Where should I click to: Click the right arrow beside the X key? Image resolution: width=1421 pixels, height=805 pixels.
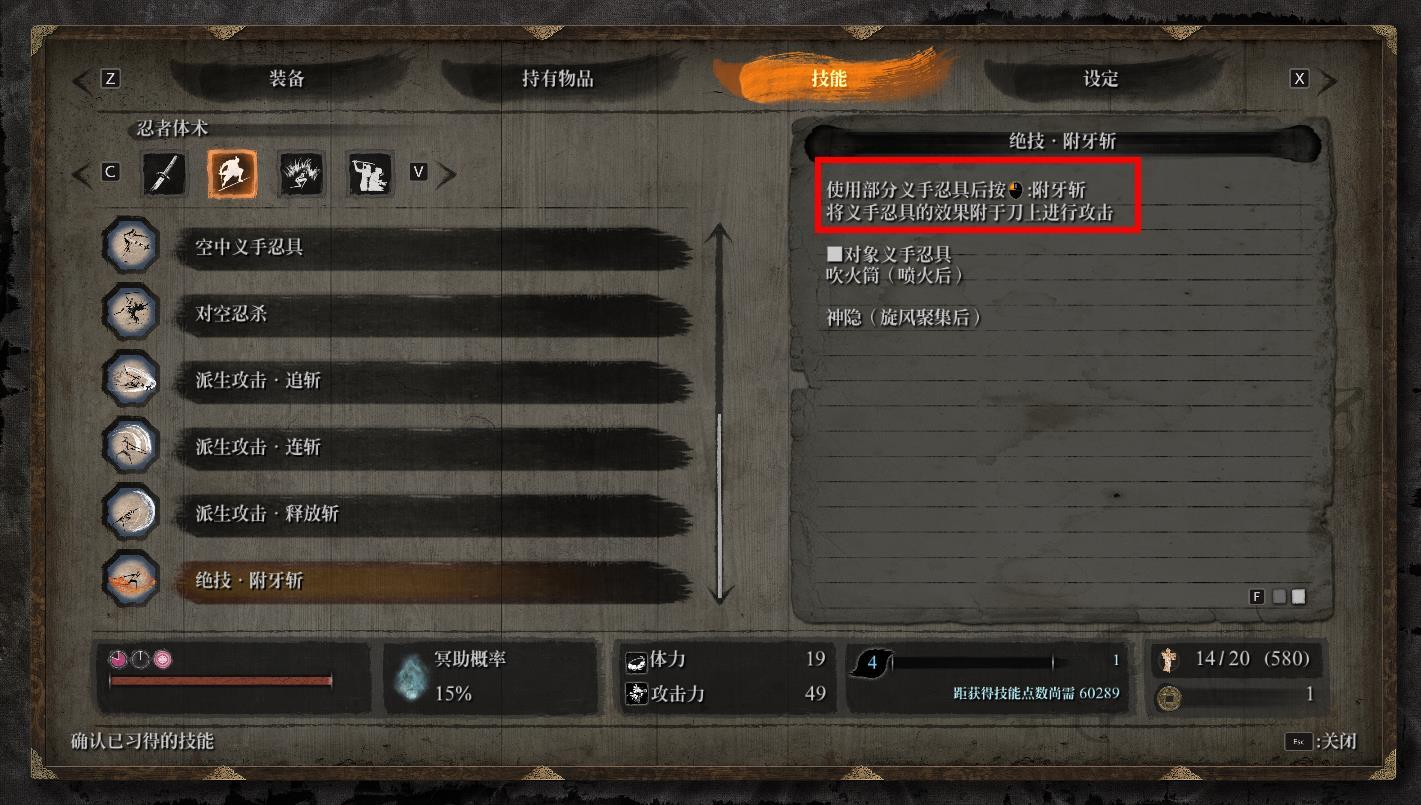(1327, 77)
